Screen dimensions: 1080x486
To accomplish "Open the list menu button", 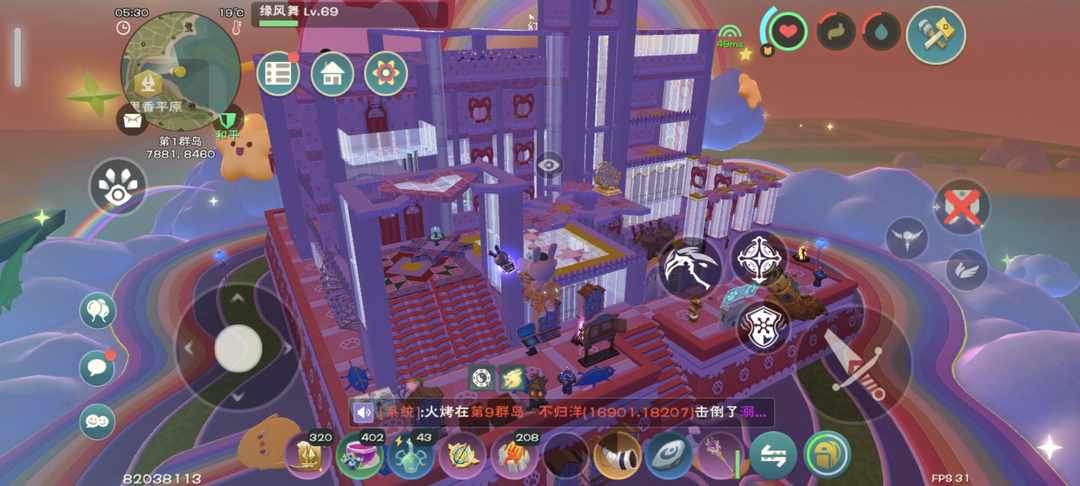I will (x=278, y=74).
